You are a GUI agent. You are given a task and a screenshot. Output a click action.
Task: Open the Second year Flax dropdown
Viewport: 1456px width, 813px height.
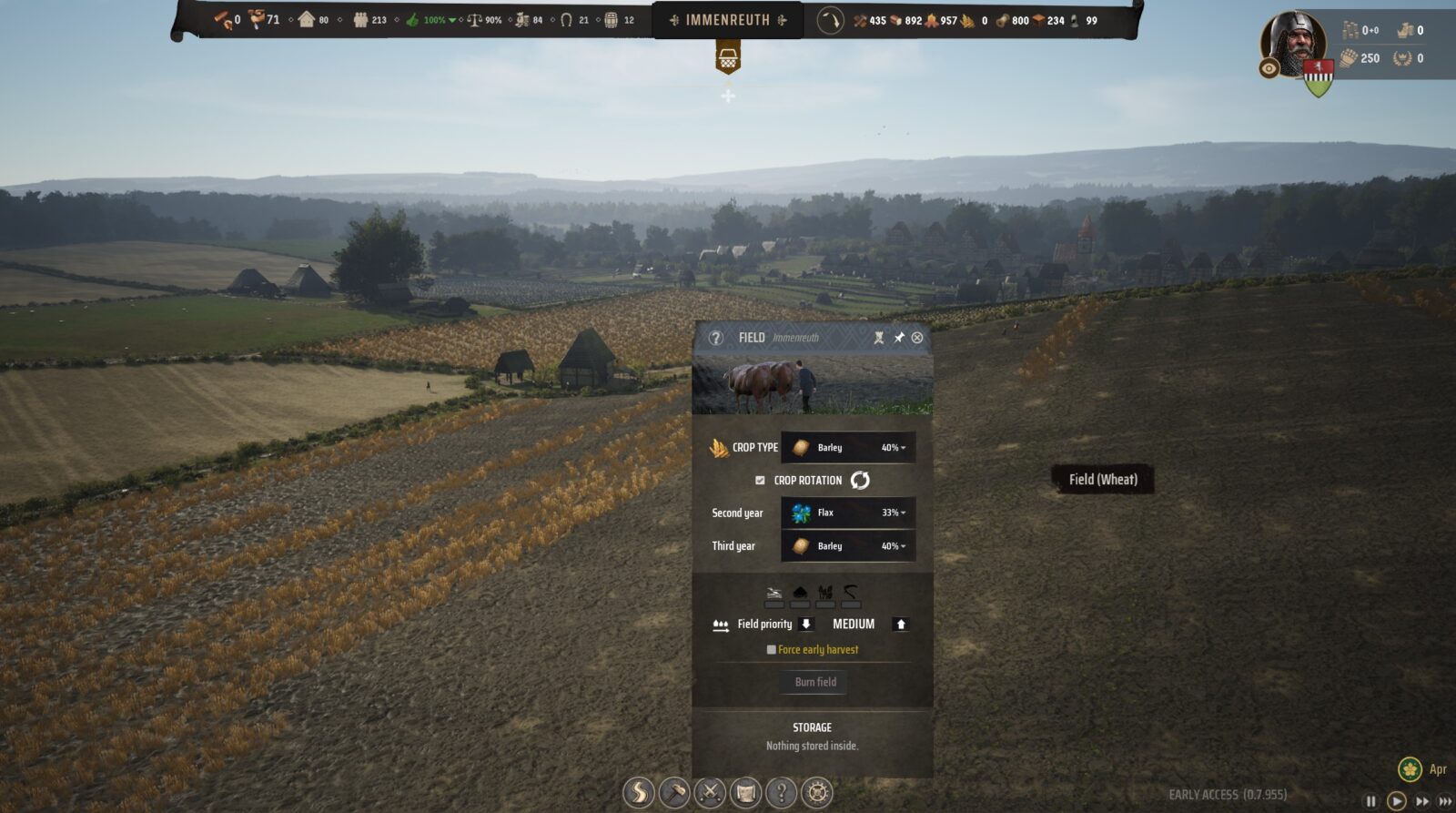click(x=848, y=513)
